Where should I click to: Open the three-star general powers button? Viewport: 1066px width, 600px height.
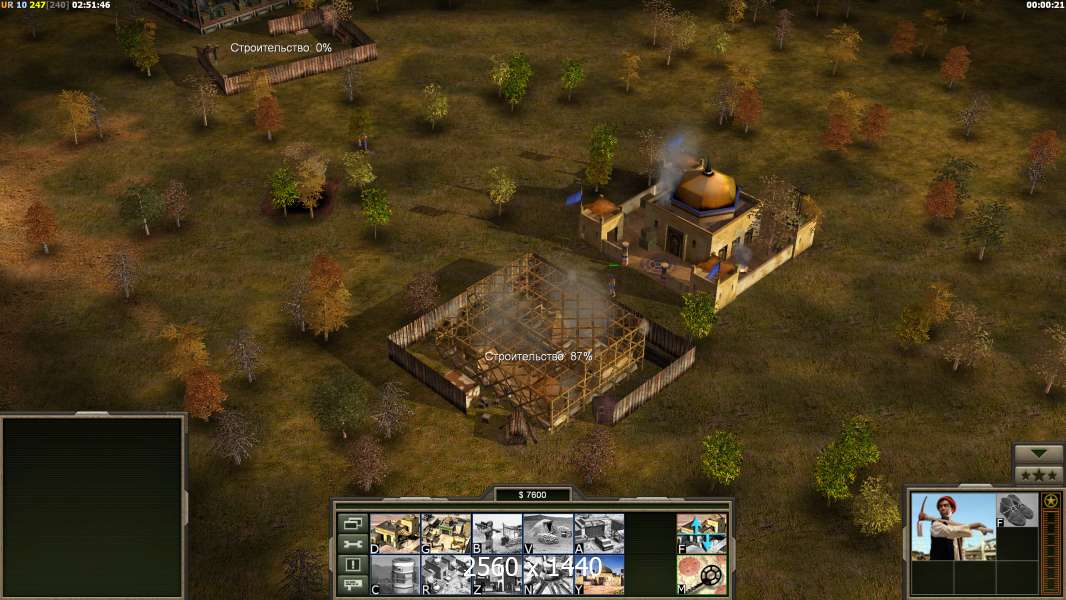[x=1038, y=475]
